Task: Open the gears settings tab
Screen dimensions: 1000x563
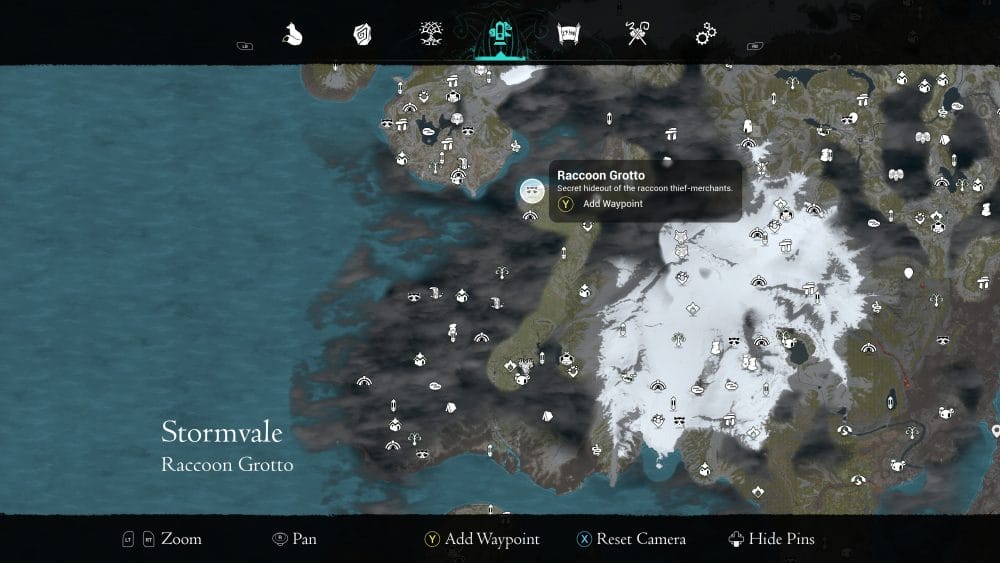Action: pyautogui.click(x=705, y=36)
